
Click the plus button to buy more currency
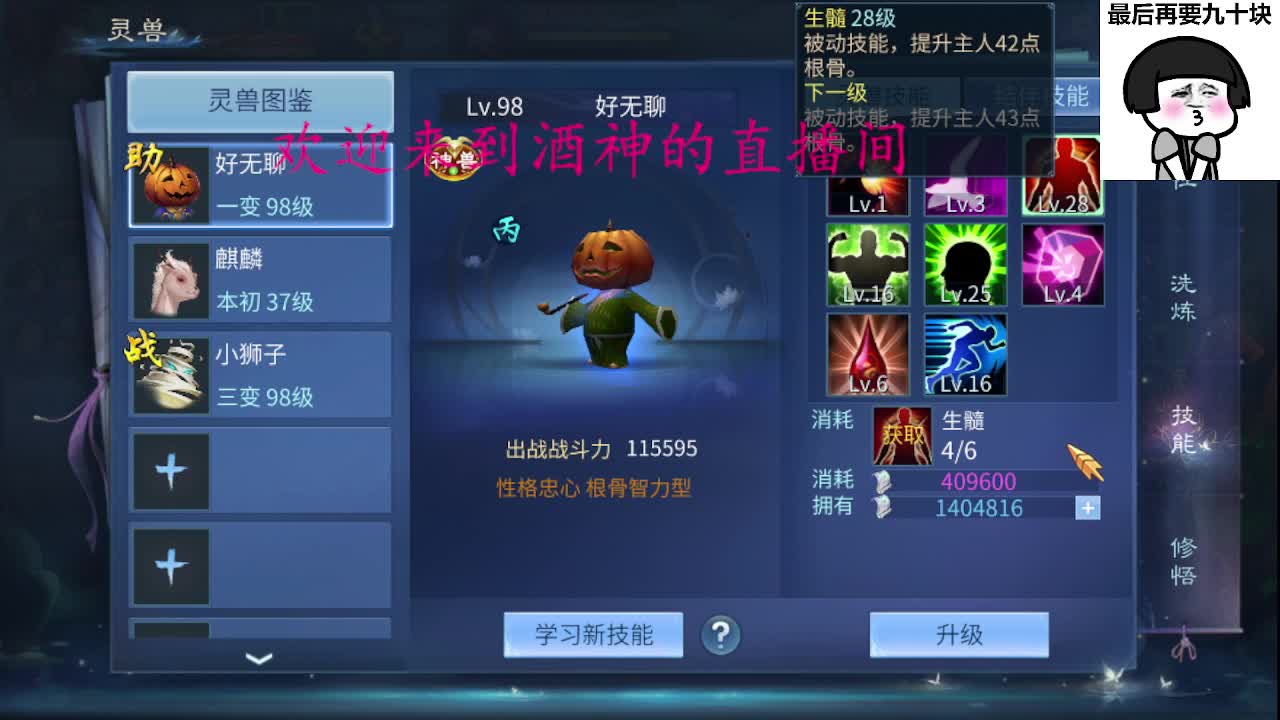[x=1086, y=509]
